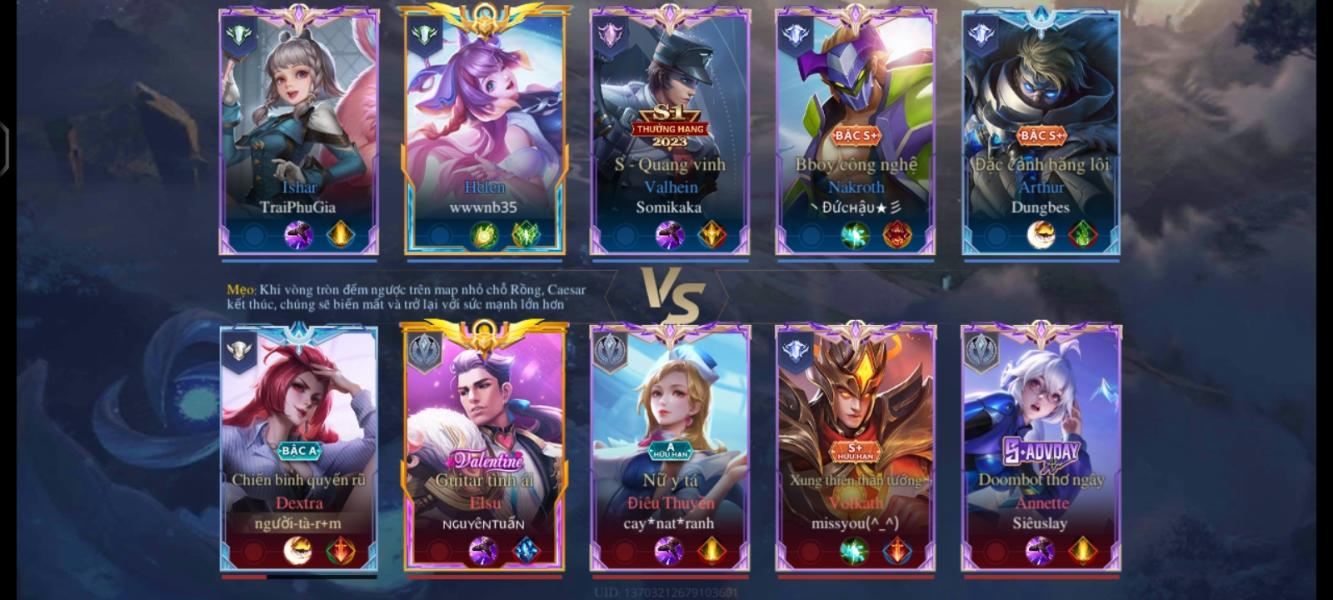The image size is (1333, 600).
Task: Tap the Helen card of wwwnb35
Action: [485, 130]
